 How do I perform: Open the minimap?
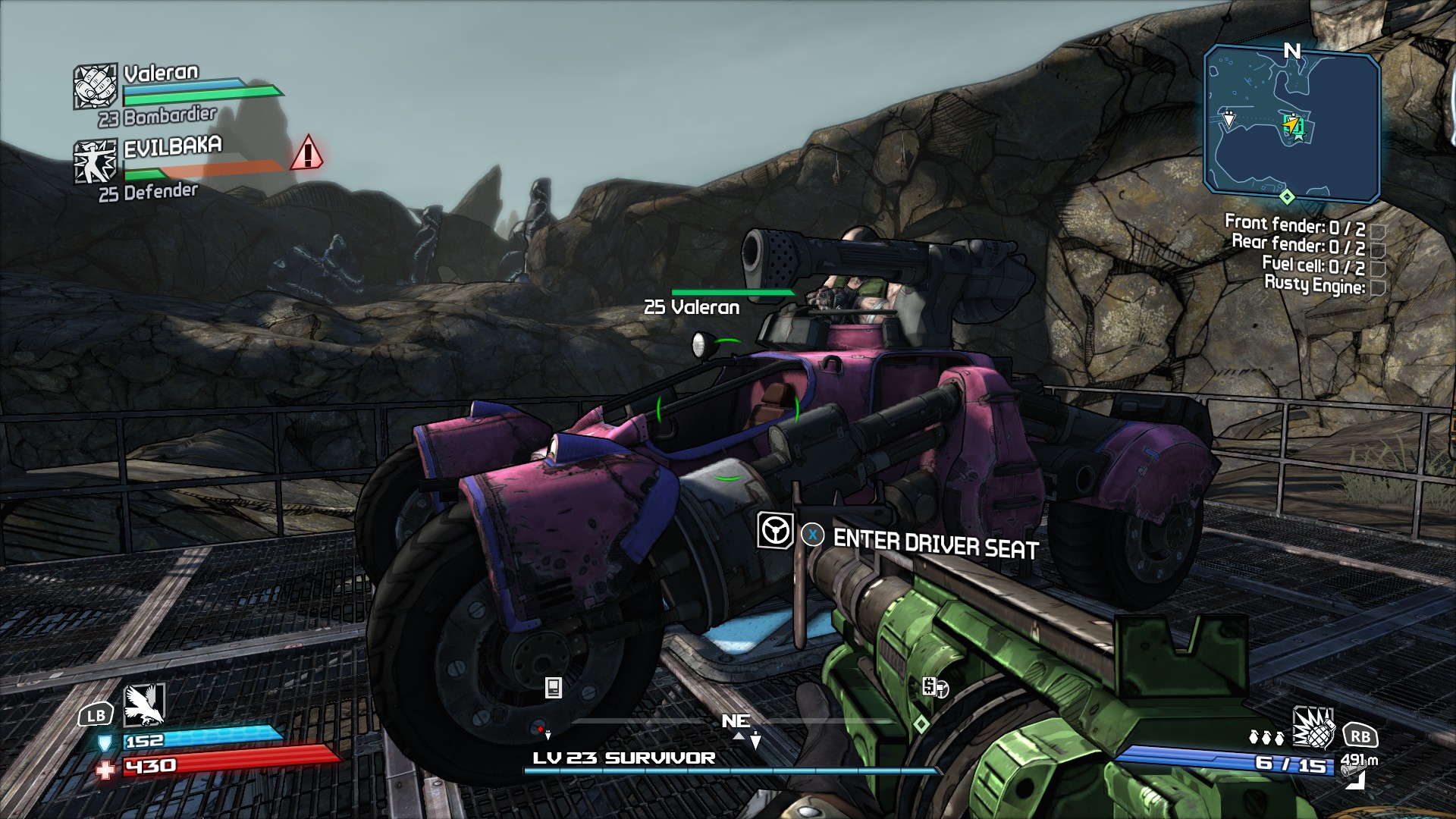1291,123
